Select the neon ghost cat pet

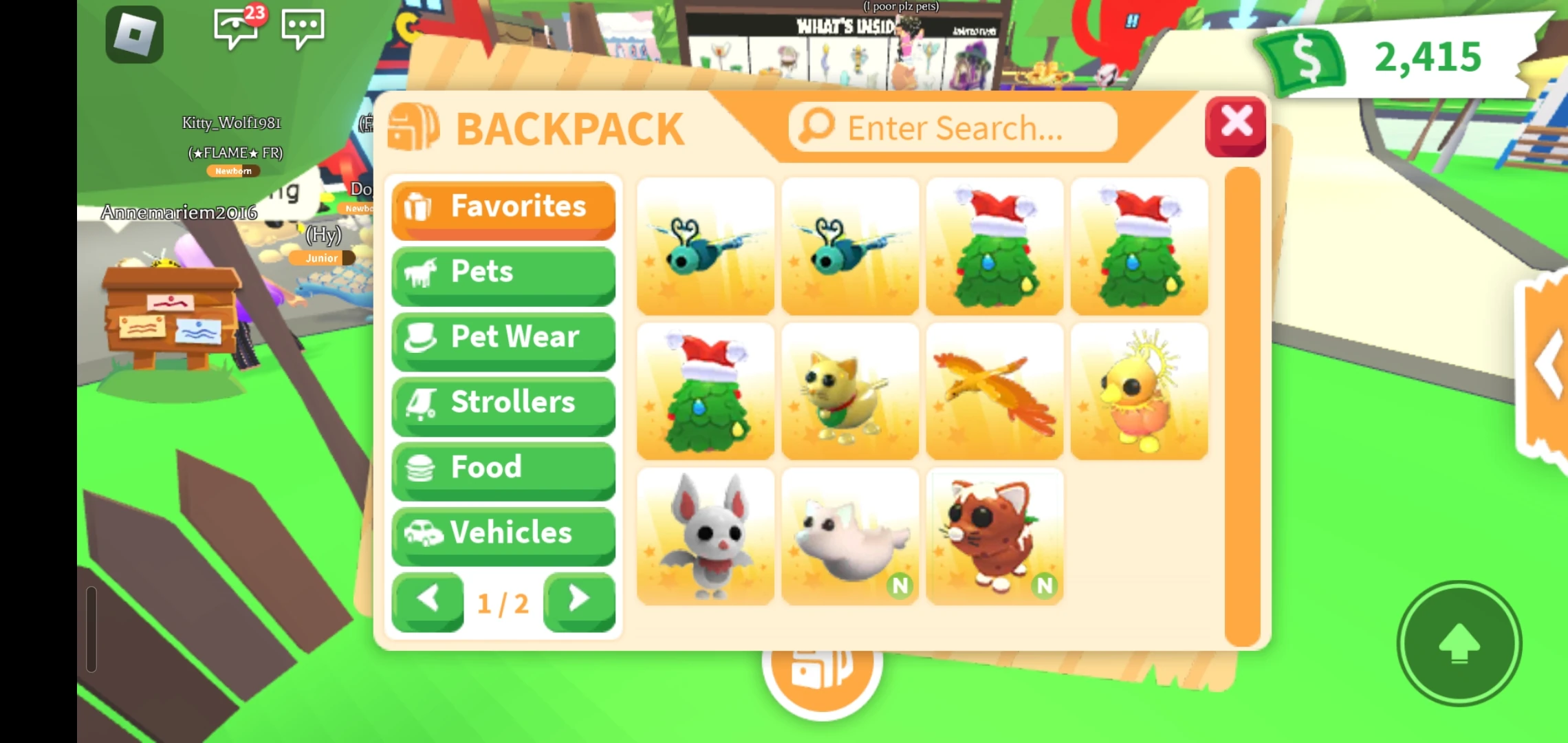(849, 535)
